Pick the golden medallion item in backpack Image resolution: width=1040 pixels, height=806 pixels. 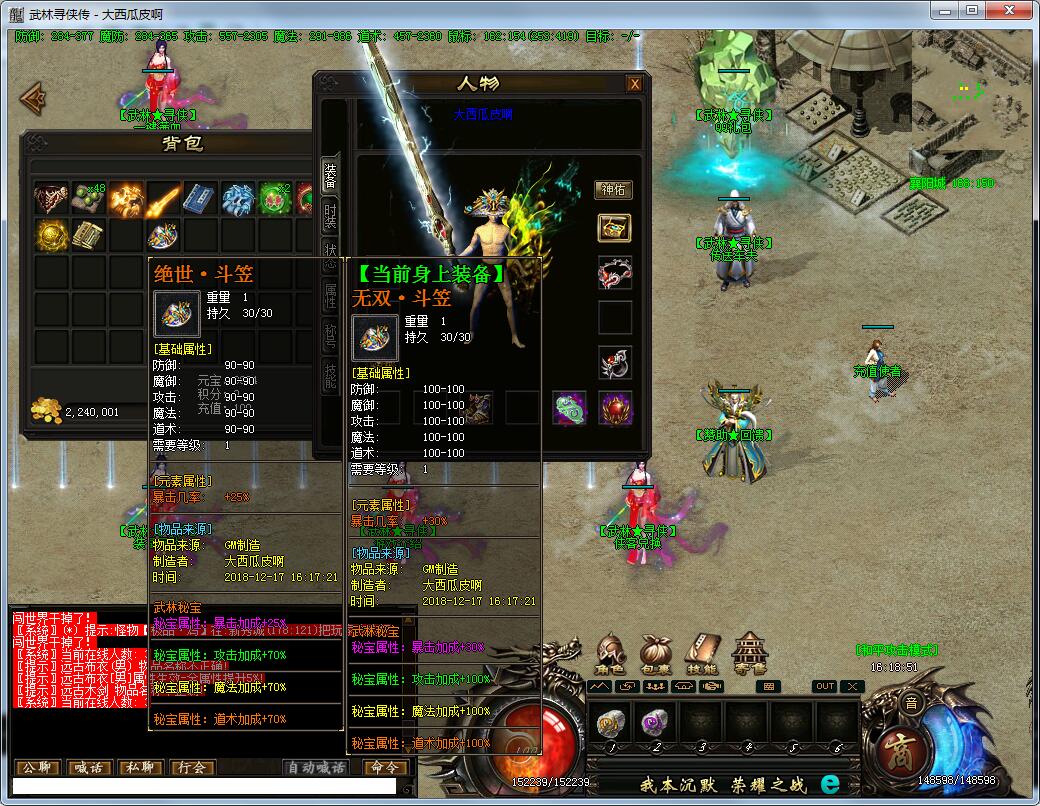(x=51, y=236)
